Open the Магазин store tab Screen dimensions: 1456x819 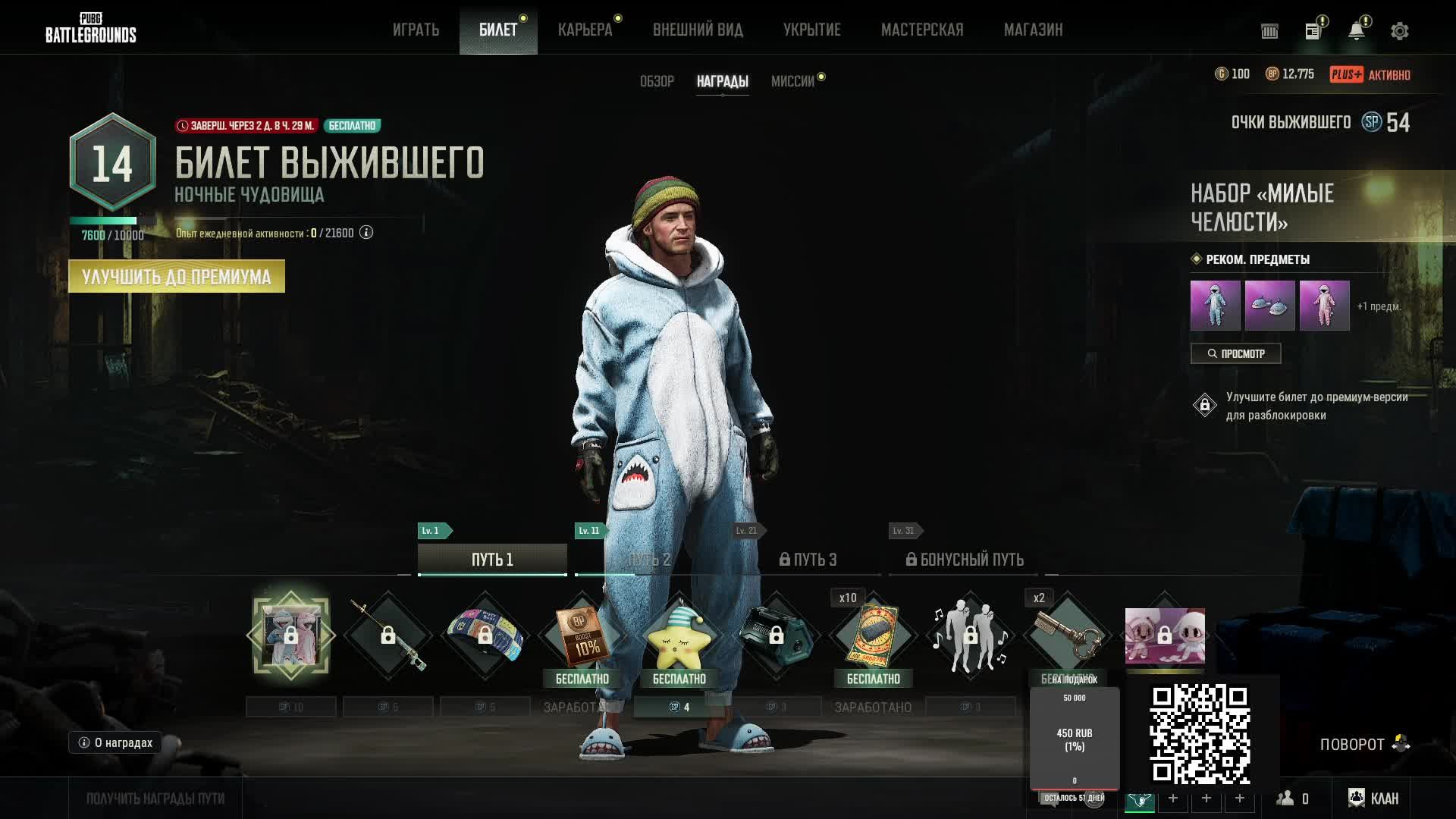[x=1033, y=30]
